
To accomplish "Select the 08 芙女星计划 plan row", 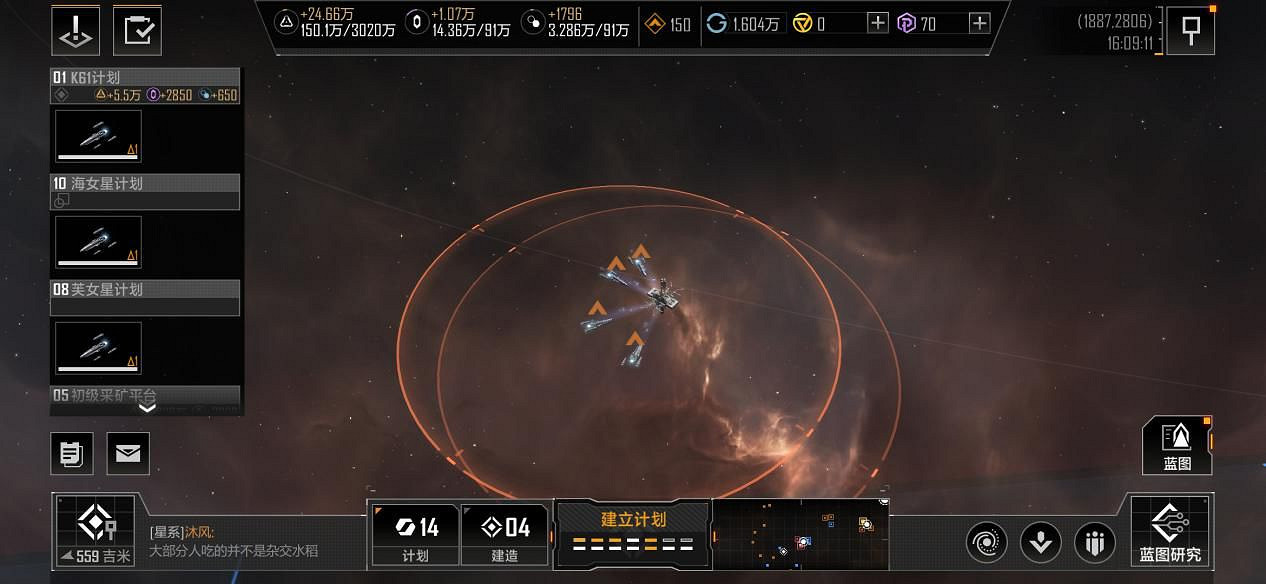I will click(145, 290).
